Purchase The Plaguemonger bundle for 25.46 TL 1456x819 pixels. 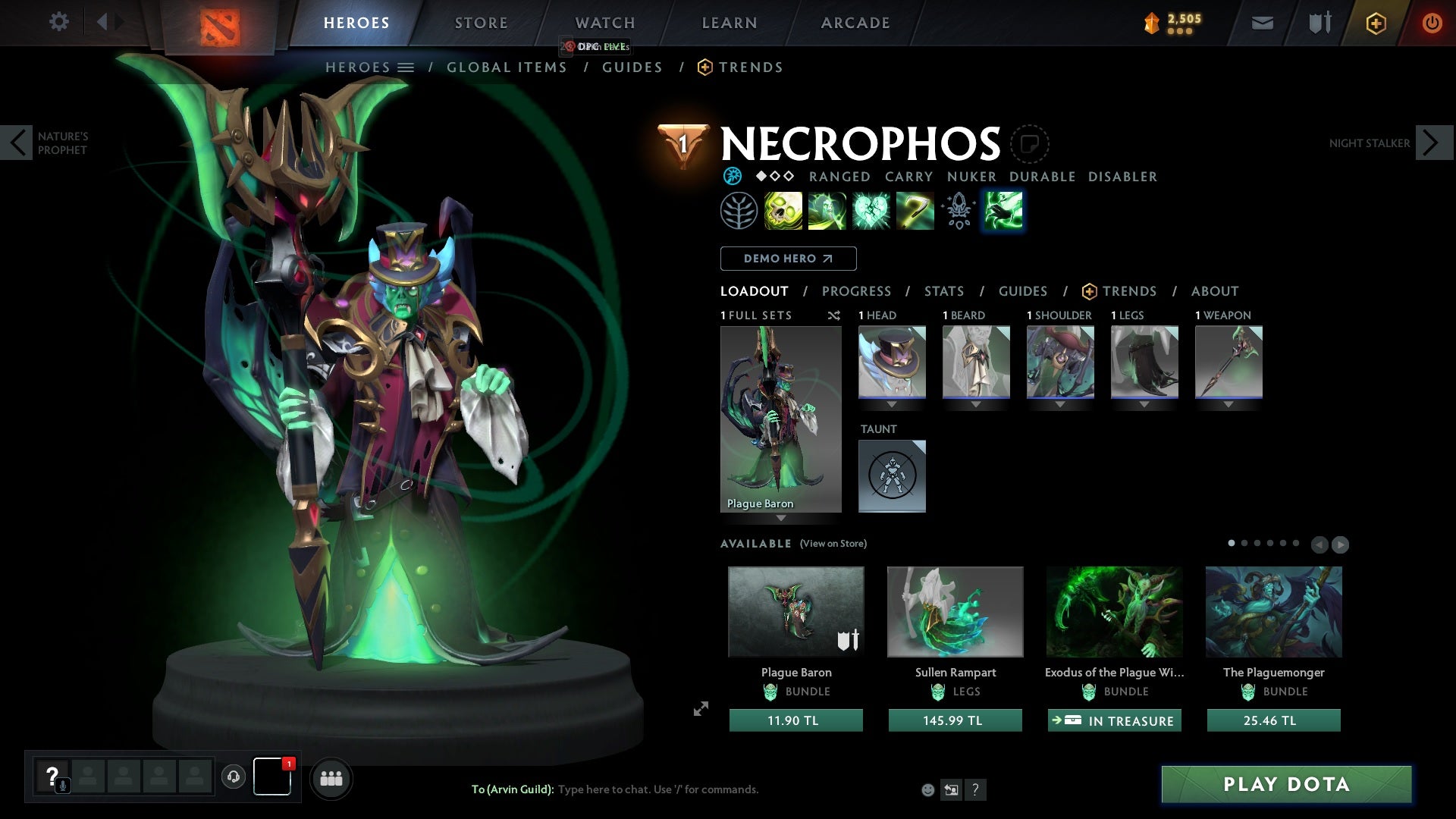1273,720
